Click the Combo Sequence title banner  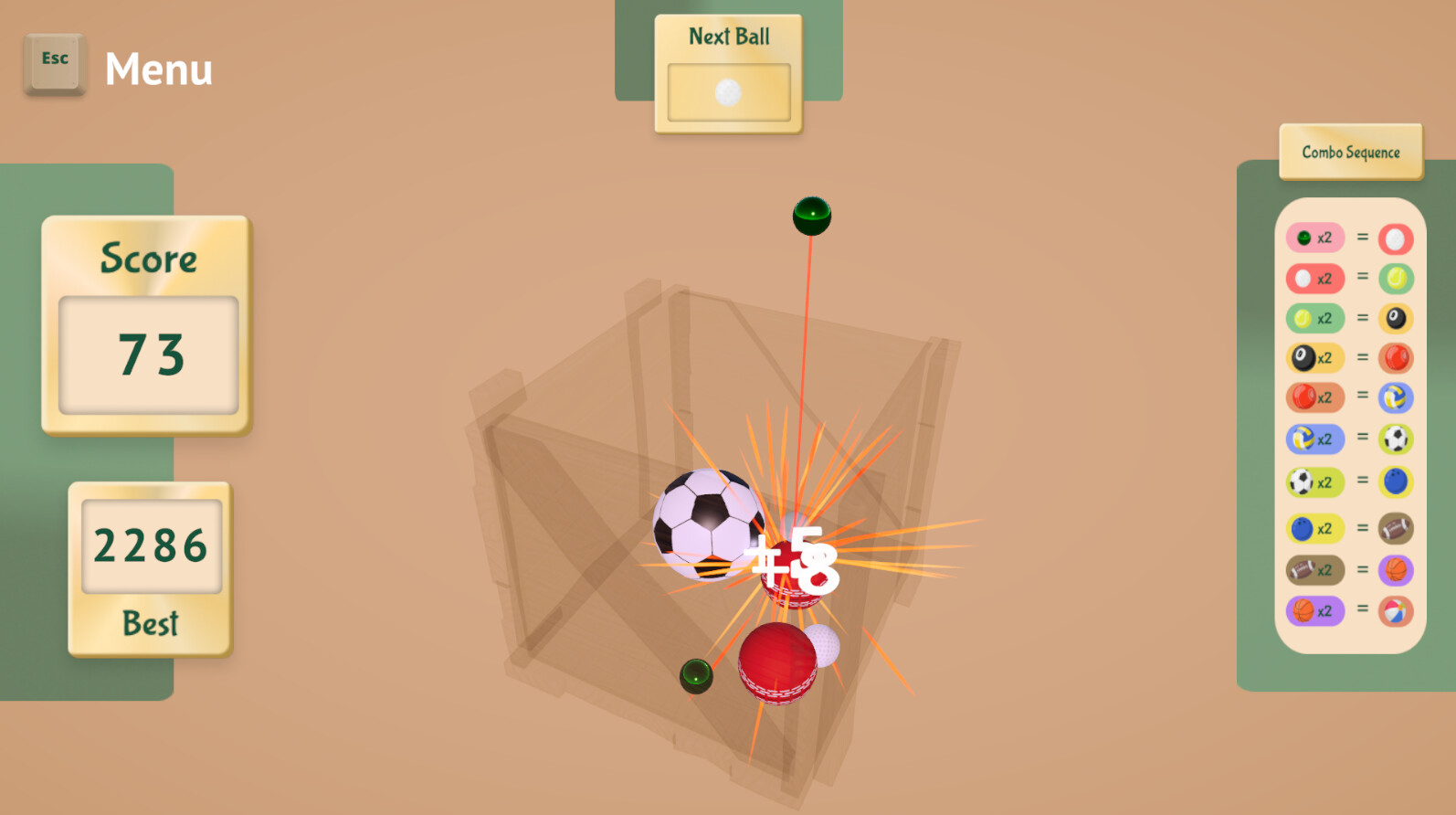pyautogui.click(x=1350, y=152)
